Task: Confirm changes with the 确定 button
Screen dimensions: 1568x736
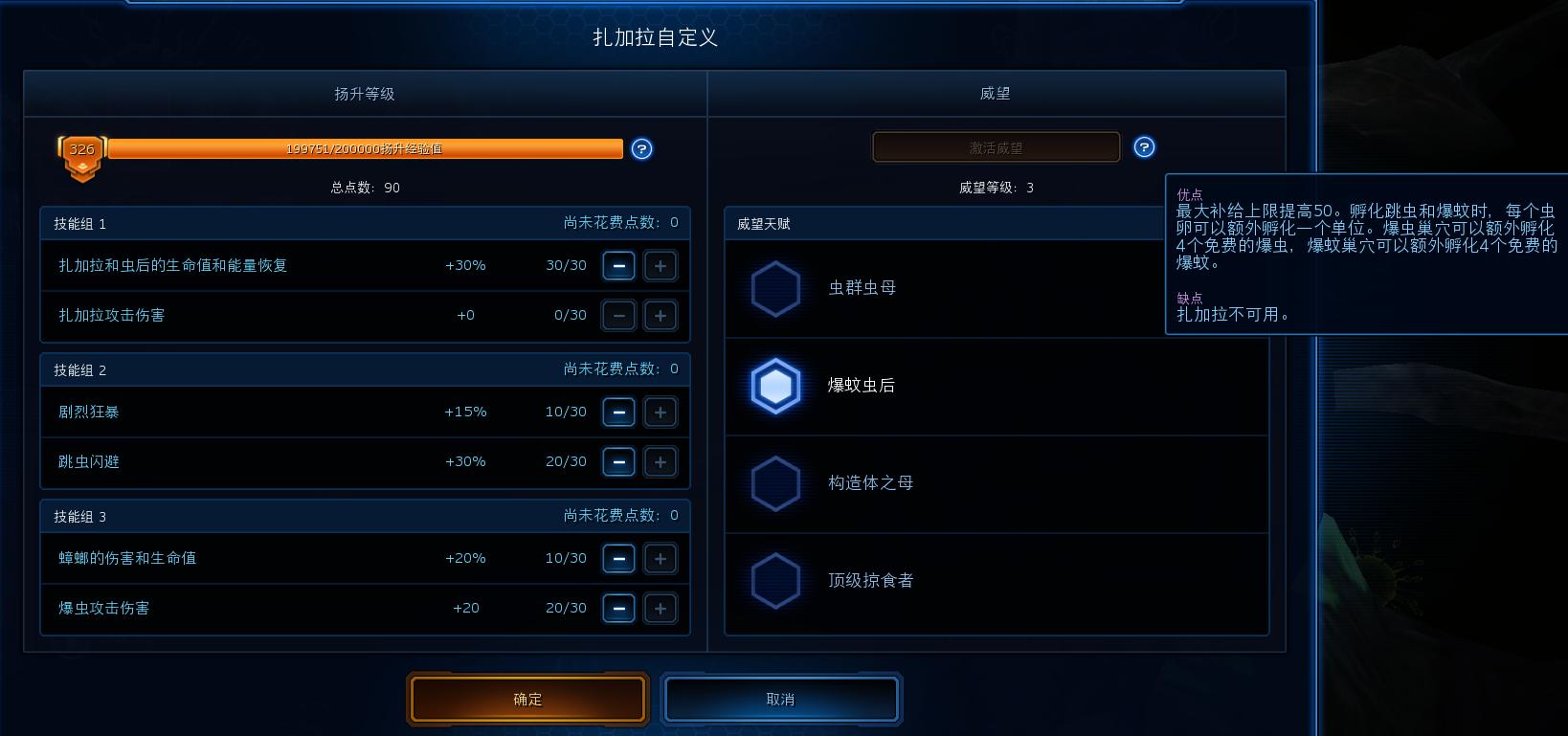Action: [x=527, y=699]
